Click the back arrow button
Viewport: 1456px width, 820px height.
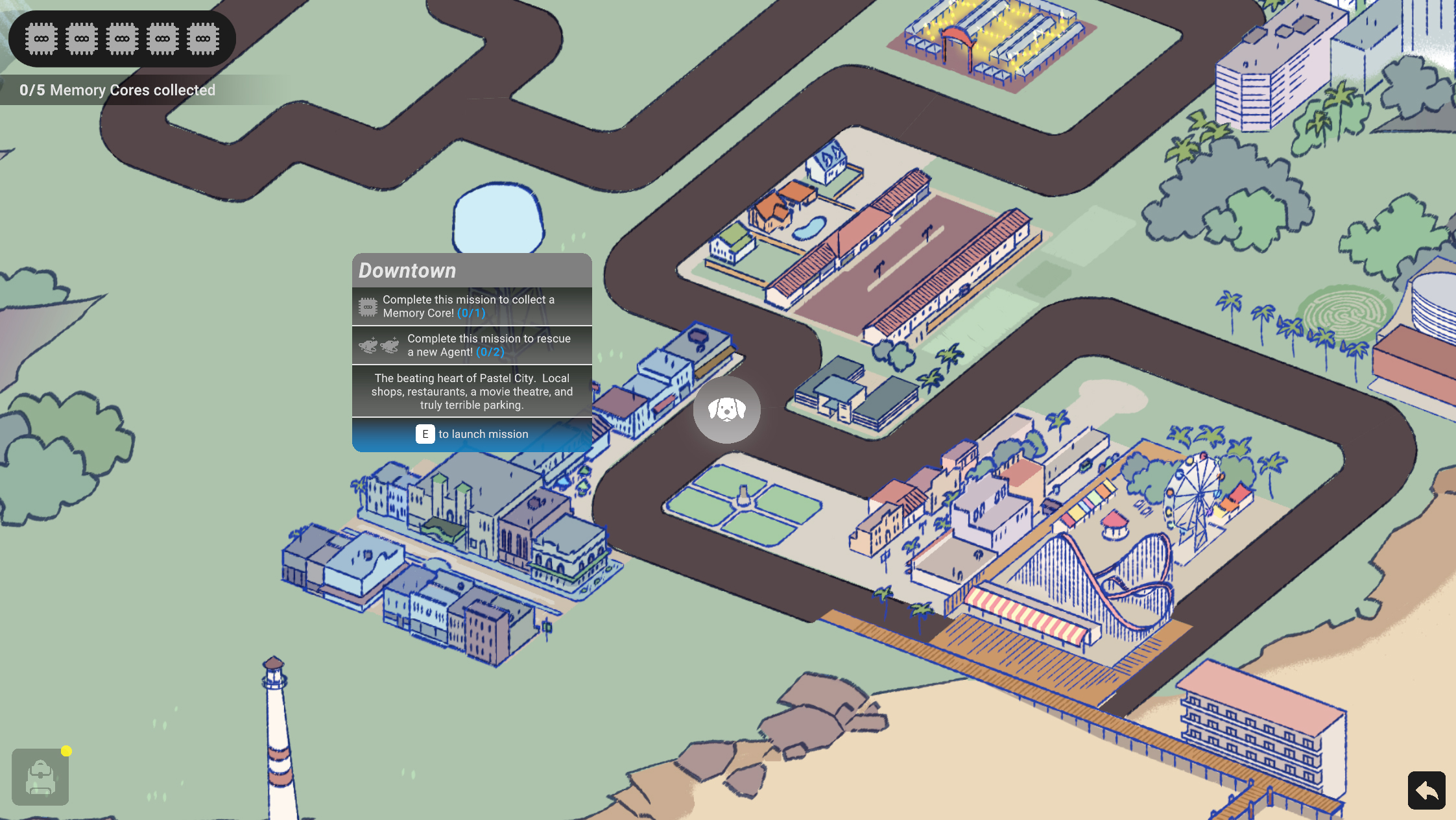tap(1426, 790)
